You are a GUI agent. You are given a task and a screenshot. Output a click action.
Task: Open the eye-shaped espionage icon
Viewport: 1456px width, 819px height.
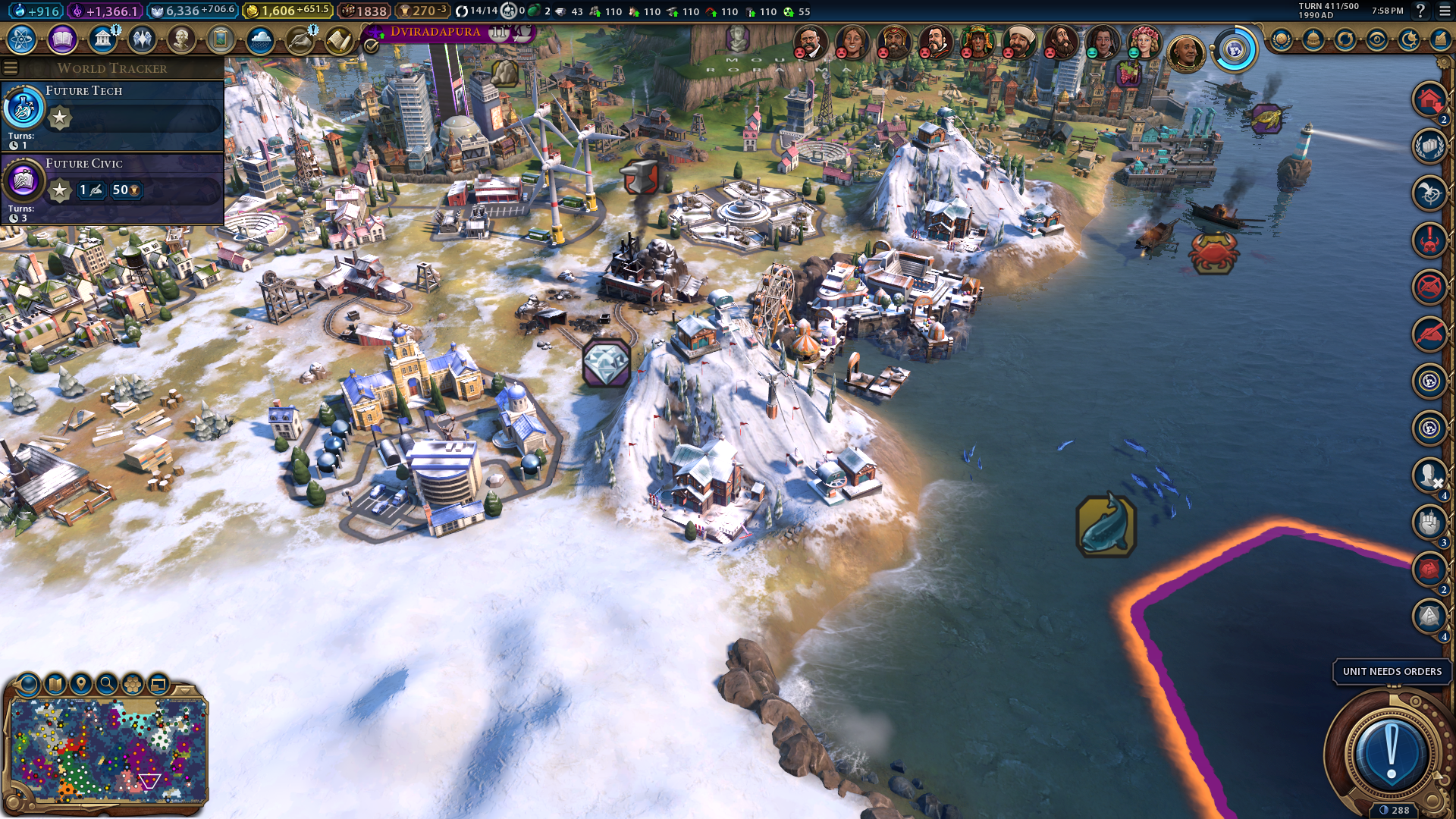point(1377,39)
